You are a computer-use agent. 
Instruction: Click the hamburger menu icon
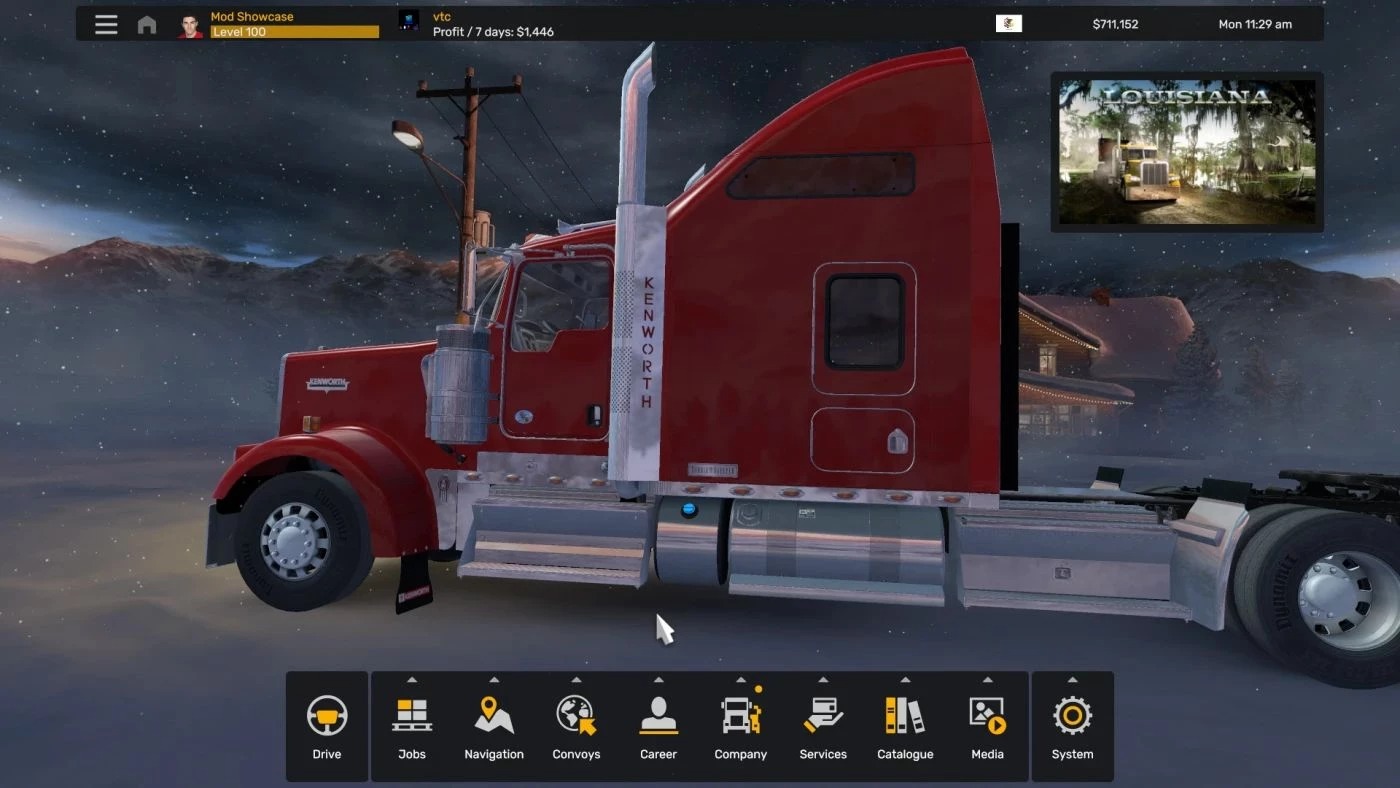[x=106, y=24]
